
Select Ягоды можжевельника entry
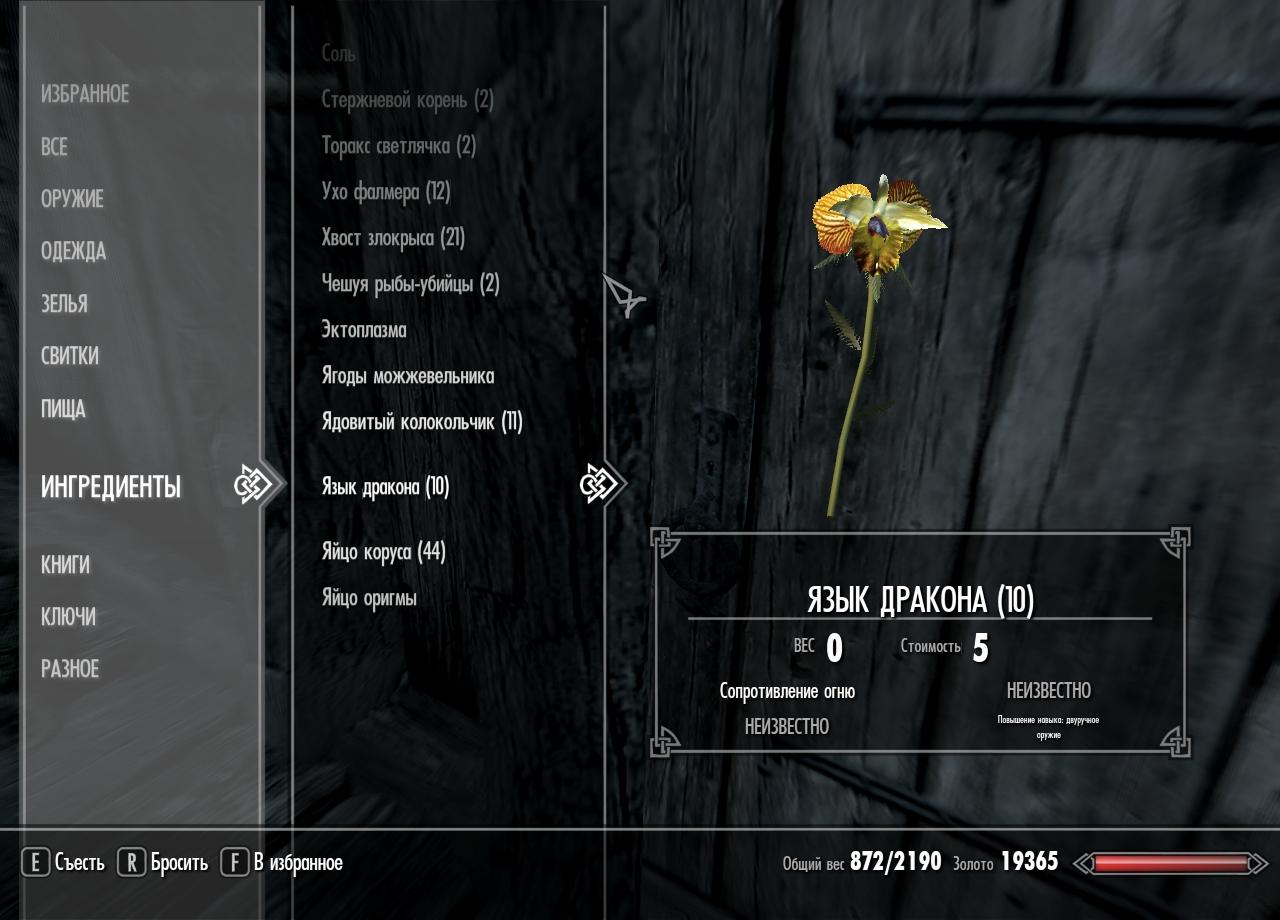pyautogui.click(x=408, y=376)
